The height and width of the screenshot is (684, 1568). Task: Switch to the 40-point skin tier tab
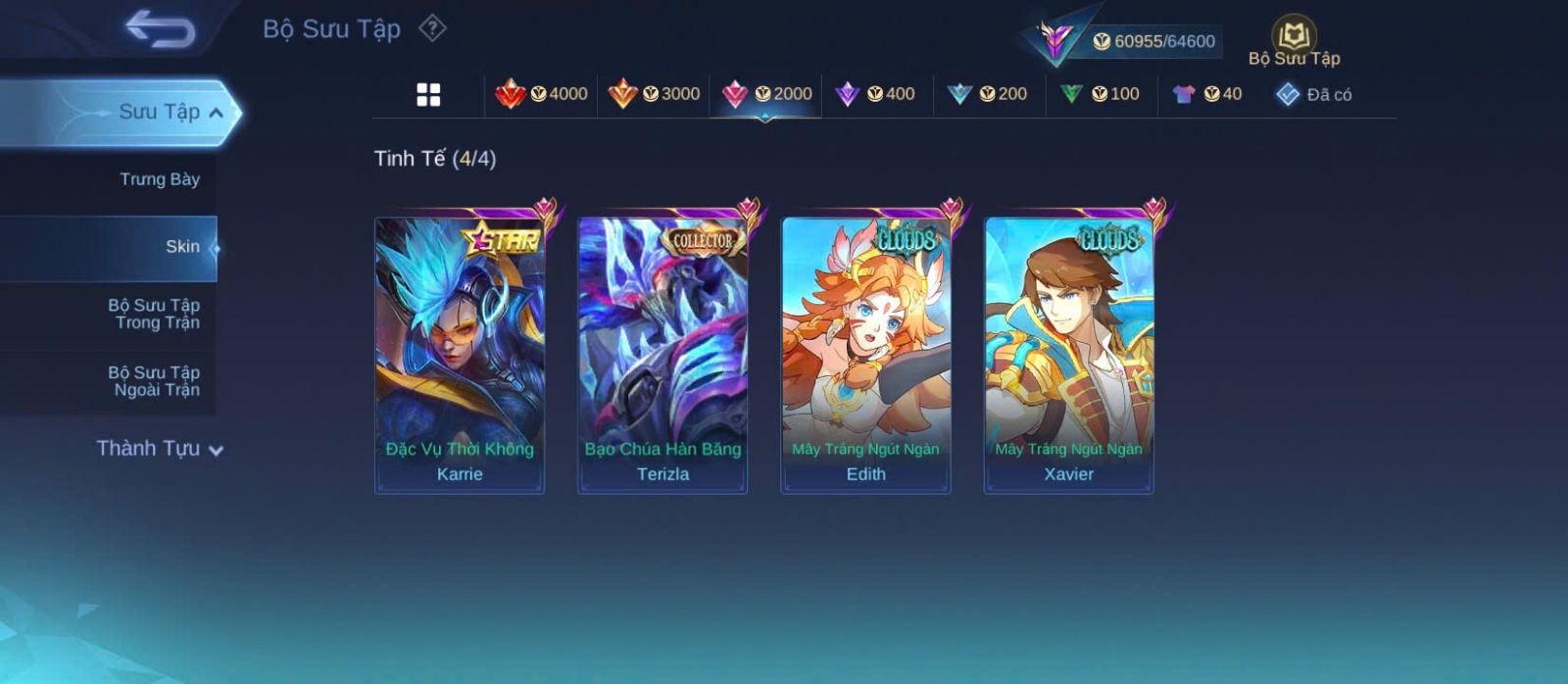click(1207, 94)
